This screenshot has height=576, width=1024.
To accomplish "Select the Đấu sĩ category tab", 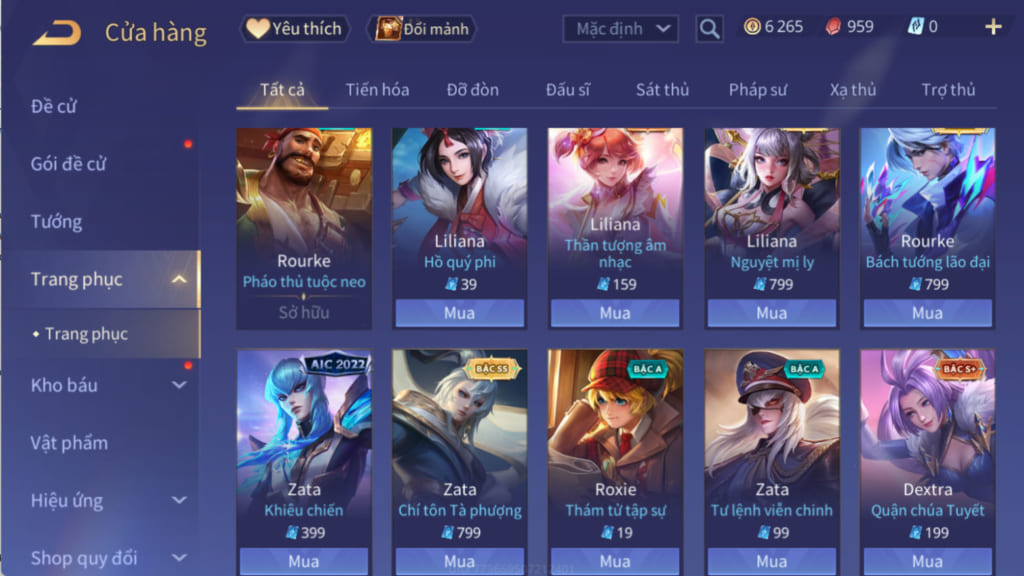I will pyautogui.click(x=567, y=89).
